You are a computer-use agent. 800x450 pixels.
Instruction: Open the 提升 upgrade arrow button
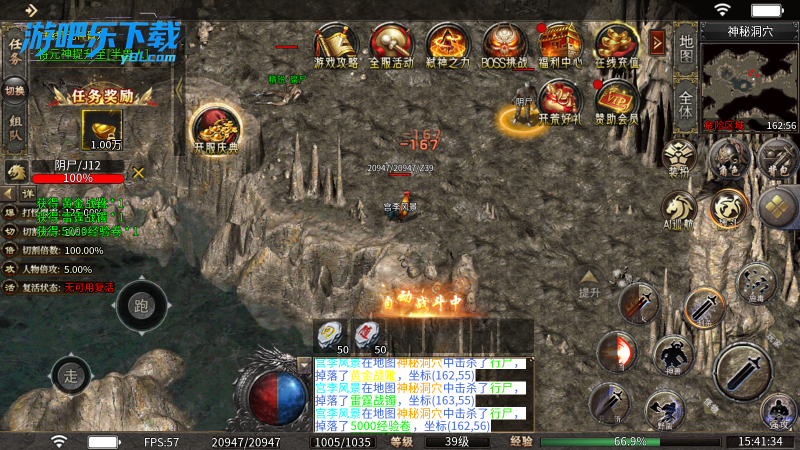(x=589, y=283)
